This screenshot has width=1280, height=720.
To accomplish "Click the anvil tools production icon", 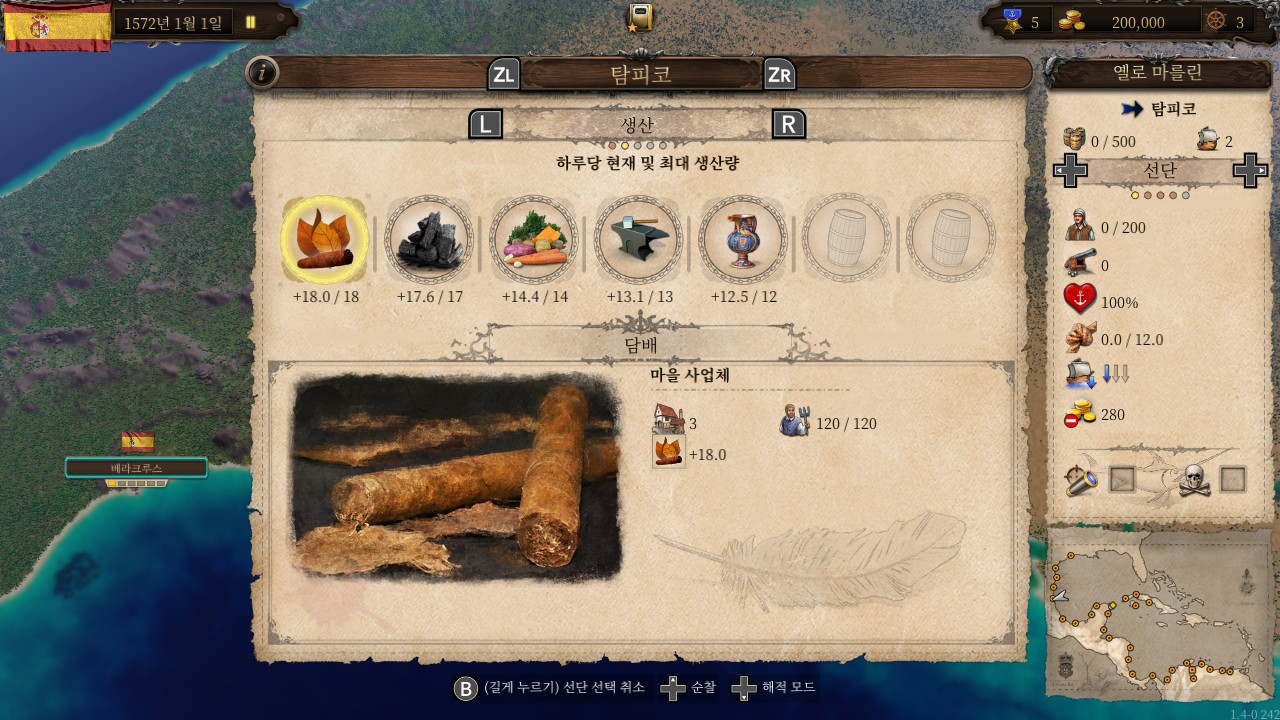I will [x=638, y=240].
